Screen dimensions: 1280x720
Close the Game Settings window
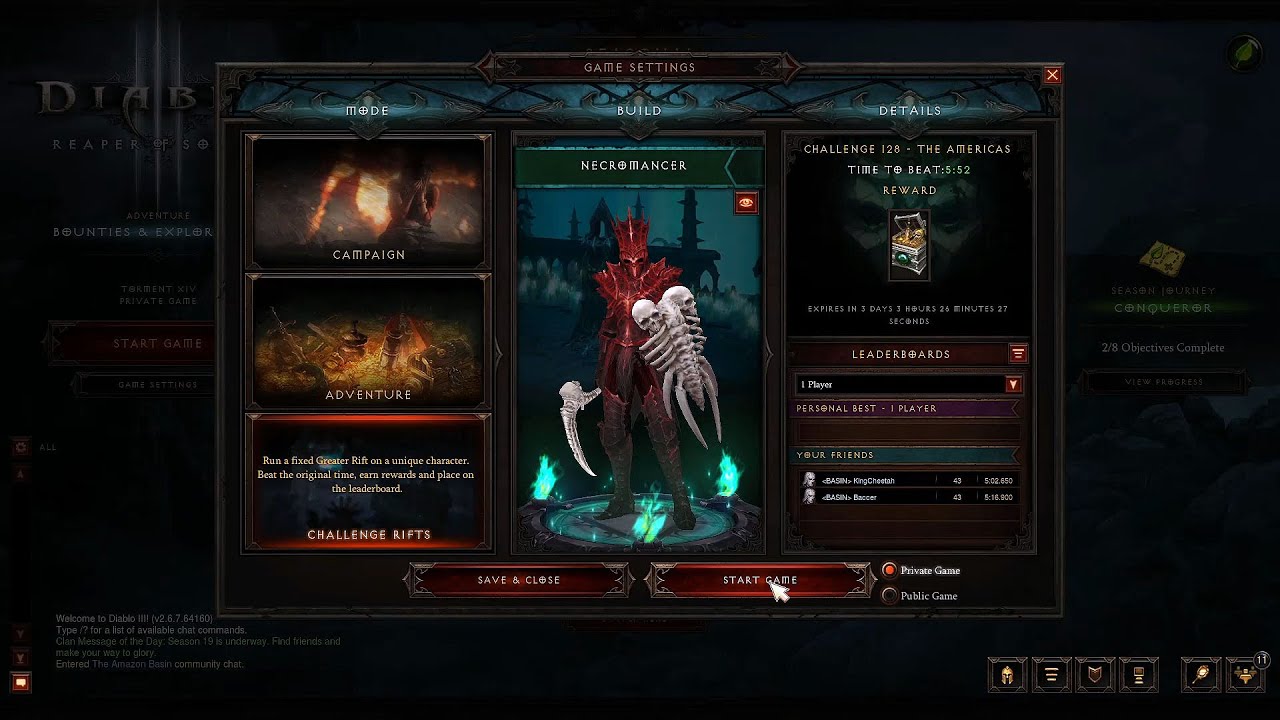pos(1052,75)
